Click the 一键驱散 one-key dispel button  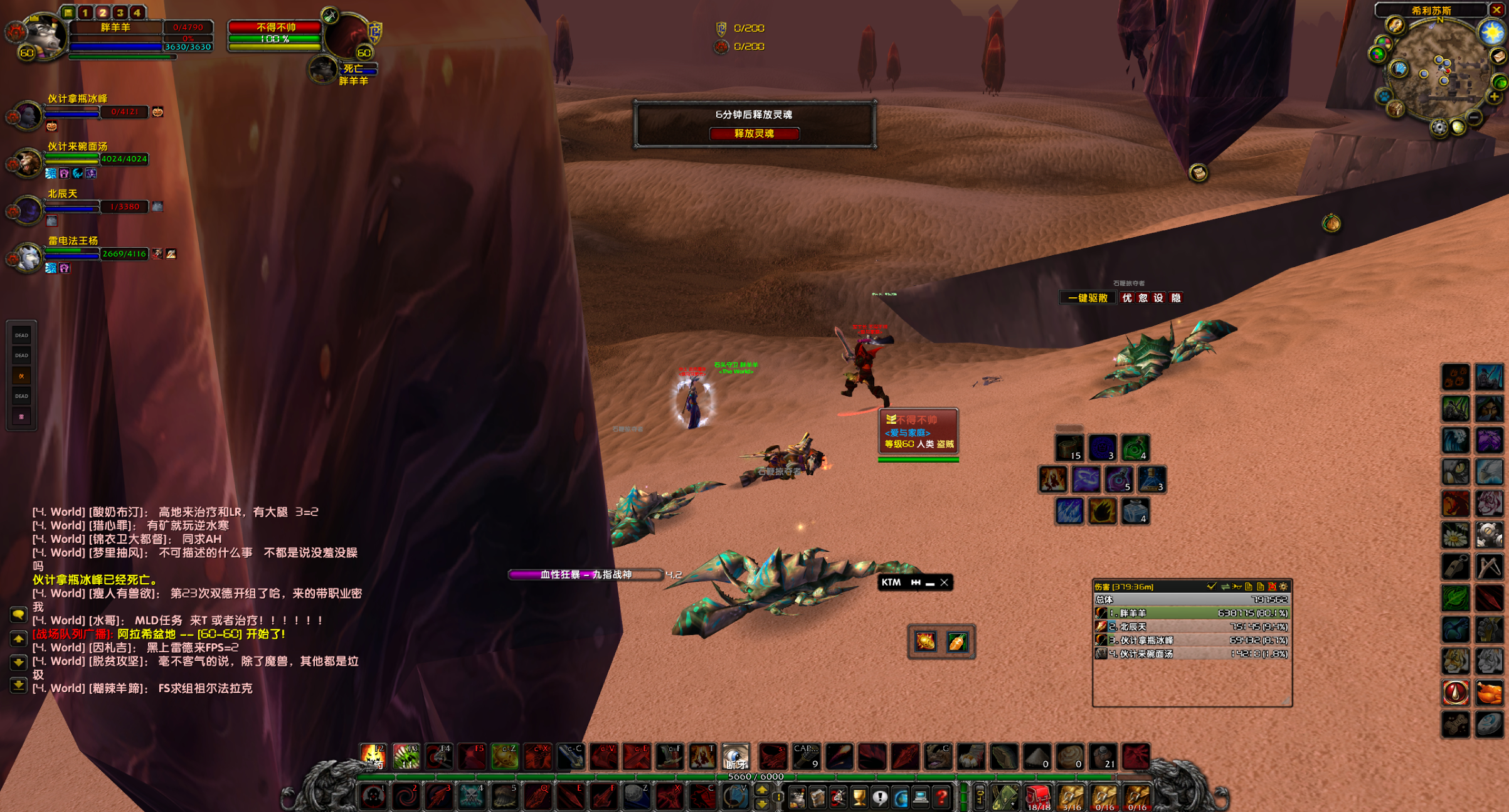1088,298
